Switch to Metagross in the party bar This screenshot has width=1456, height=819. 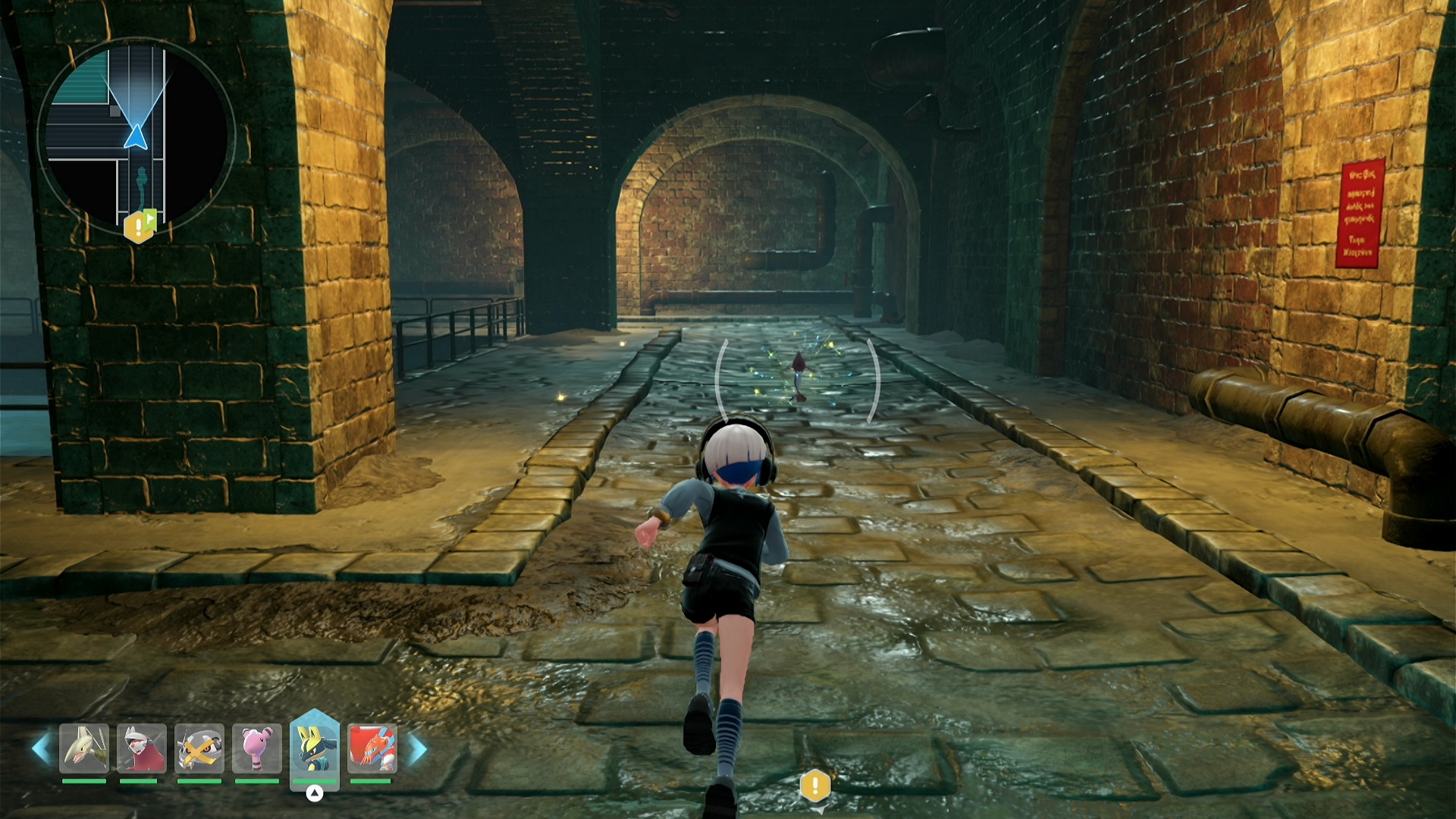pyautogui.click(x=199, y=748)
